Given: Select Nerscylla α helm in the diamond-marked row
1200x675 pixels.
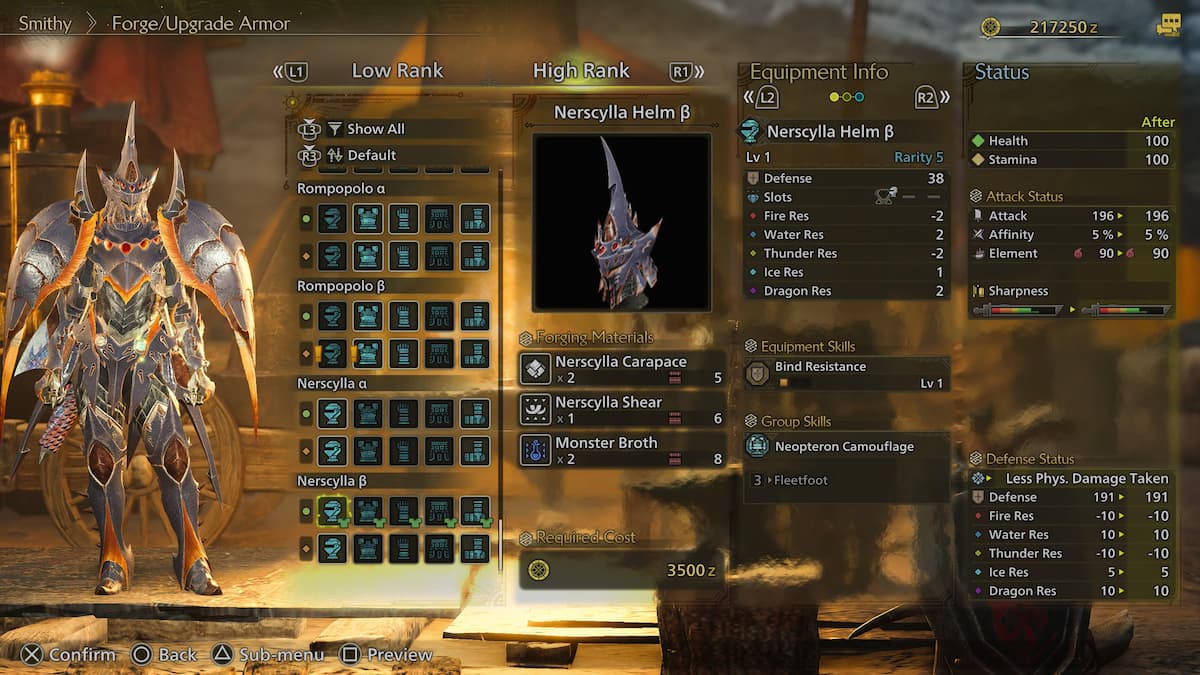Looking at the screenshot, I should (332, 450).
